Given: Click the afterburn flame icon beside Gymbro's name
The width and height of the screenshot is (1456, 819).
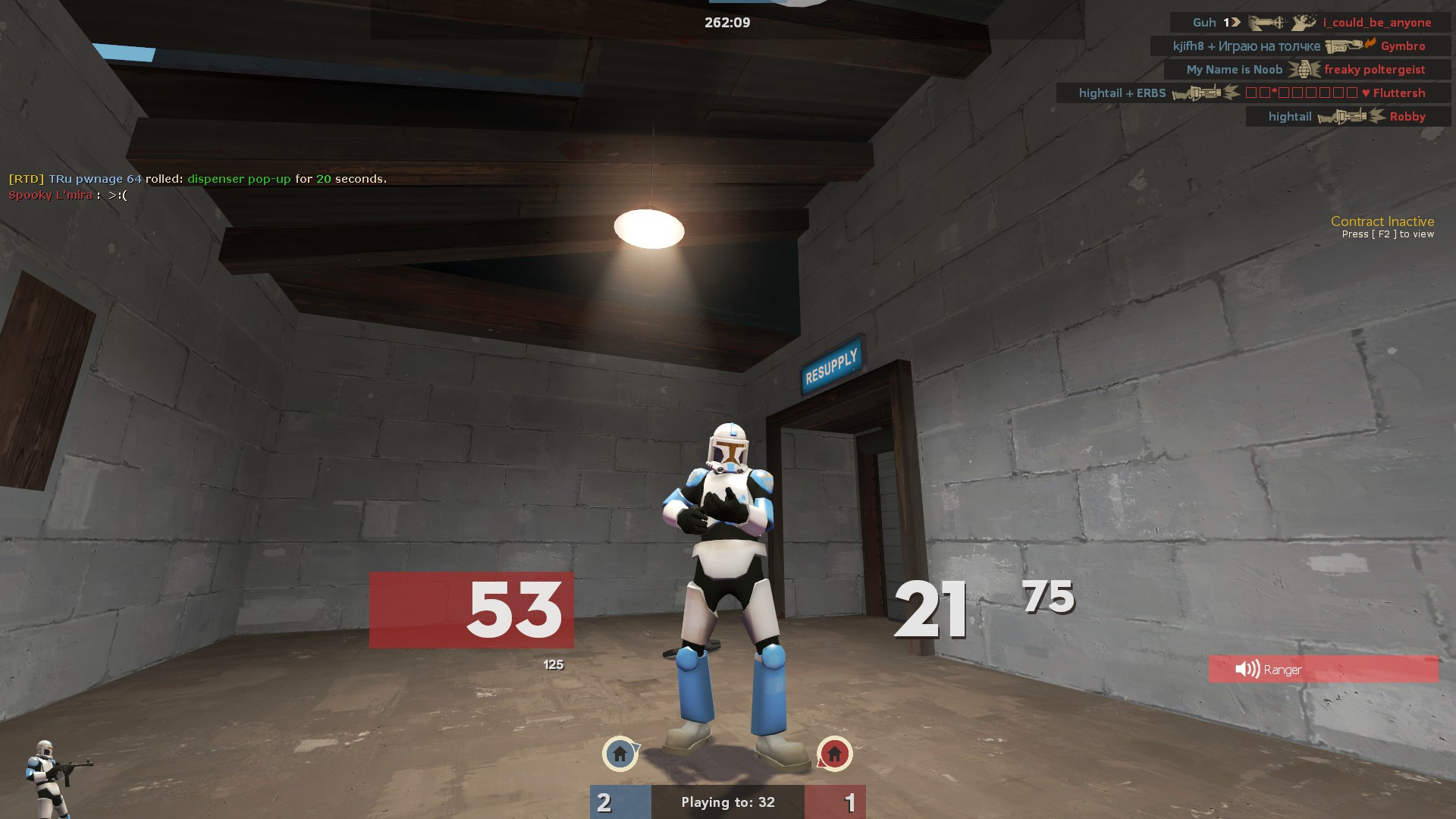Looking at the screenshot, I should [1370, 44].
